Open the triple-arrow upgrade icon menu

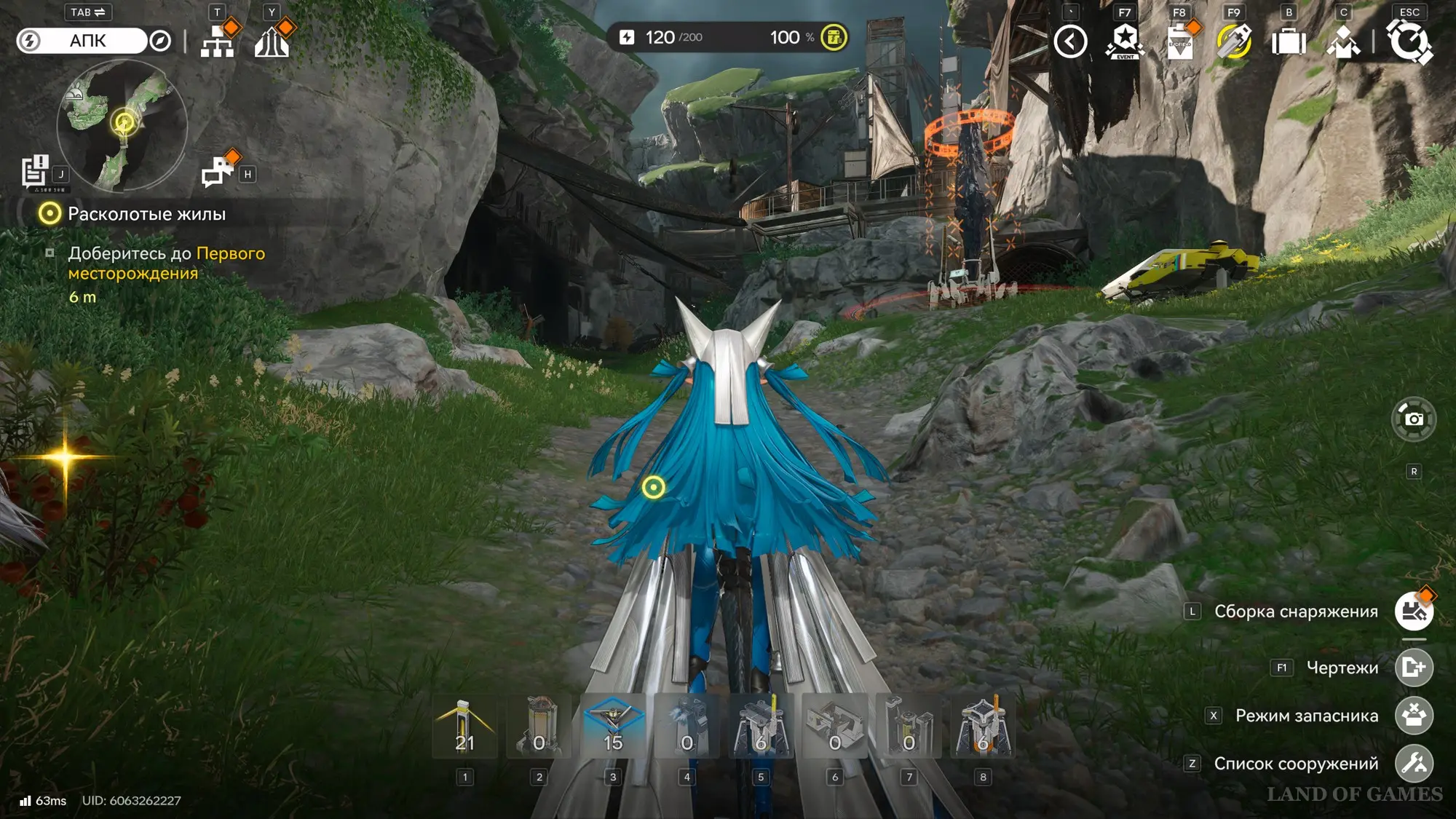click(x=272, y=41)
